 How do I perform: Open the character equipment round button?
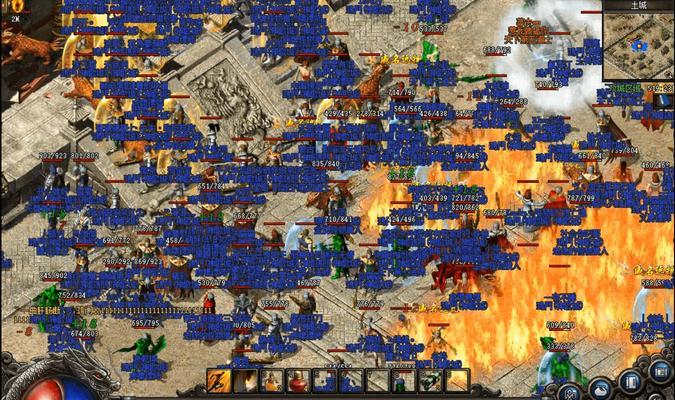point(570,391)
